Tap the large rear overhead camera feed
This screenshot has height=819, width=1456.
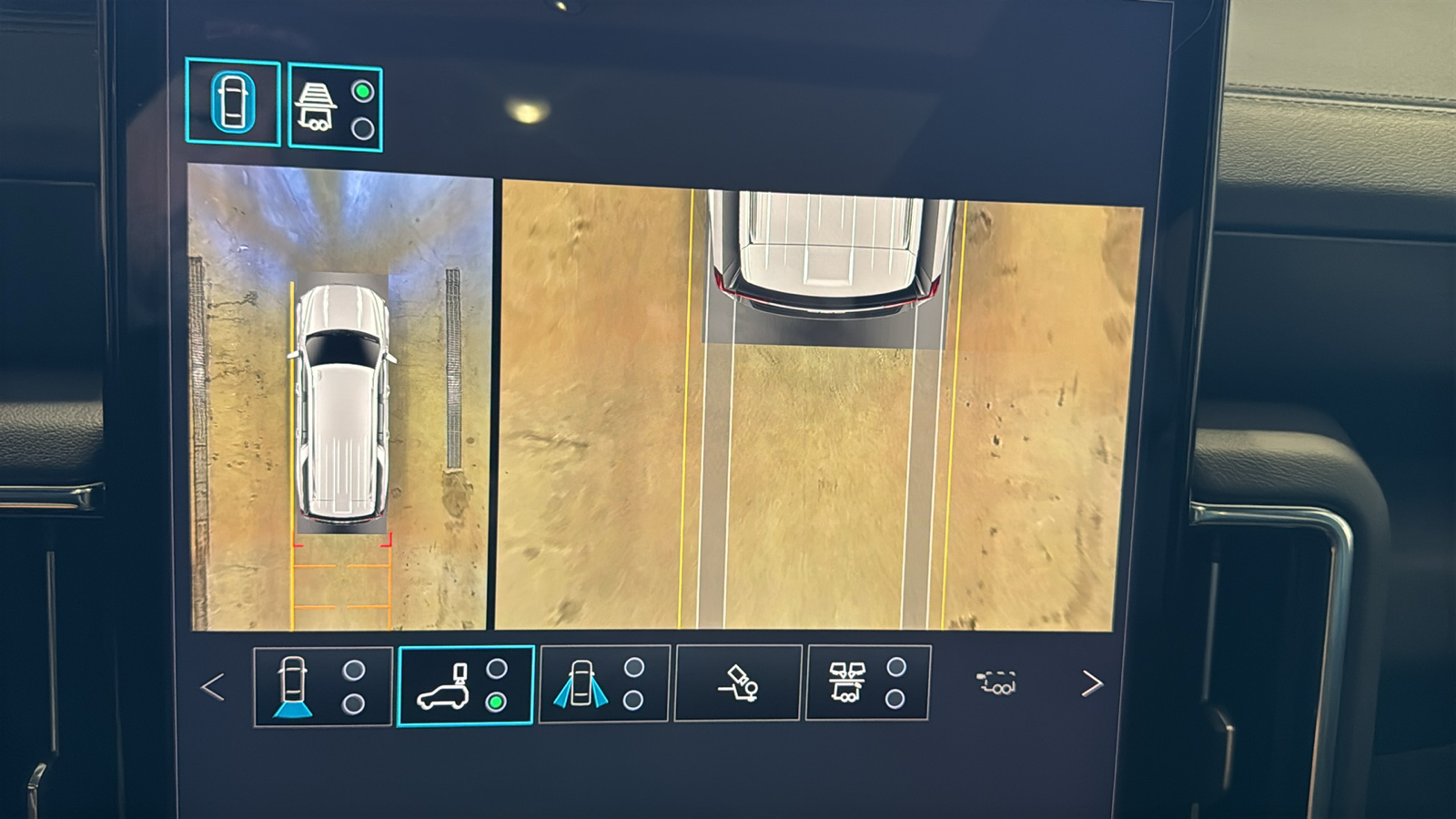[816, 407]
